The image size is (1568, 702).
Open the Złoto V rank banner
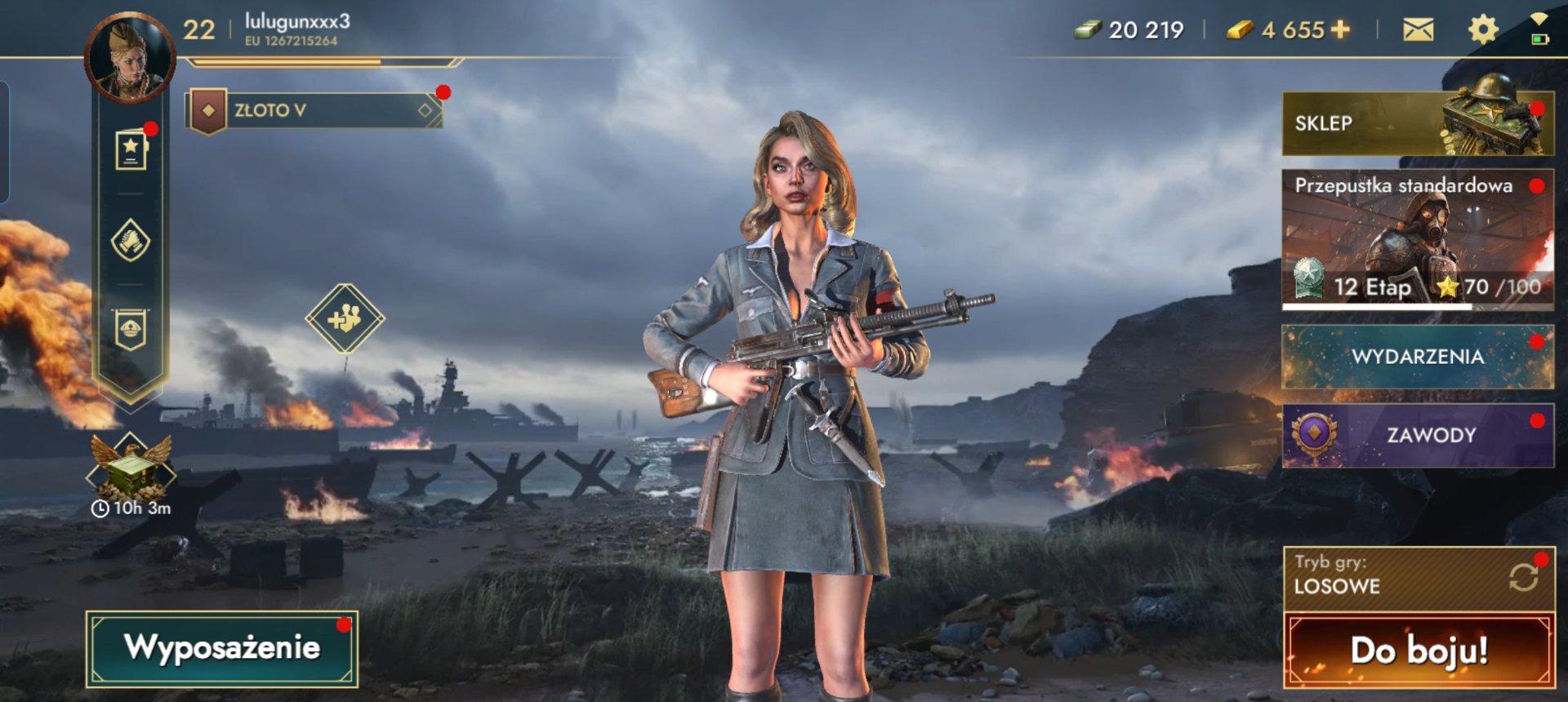pyautogui.click(x=316, y=110)
